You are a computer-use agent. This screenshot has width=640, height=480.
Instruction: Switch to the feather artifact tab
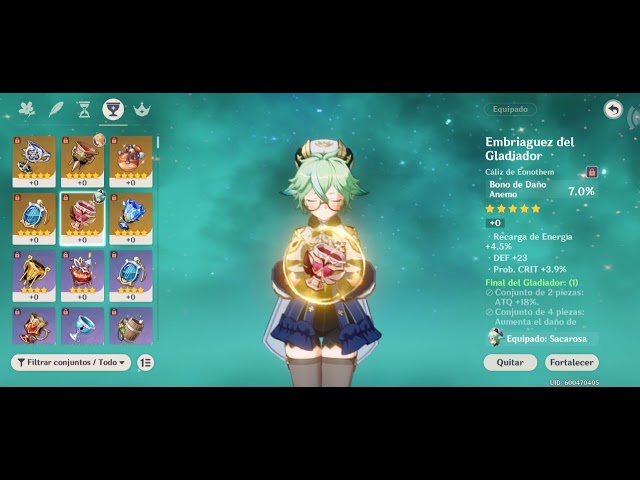coord(56,109)
